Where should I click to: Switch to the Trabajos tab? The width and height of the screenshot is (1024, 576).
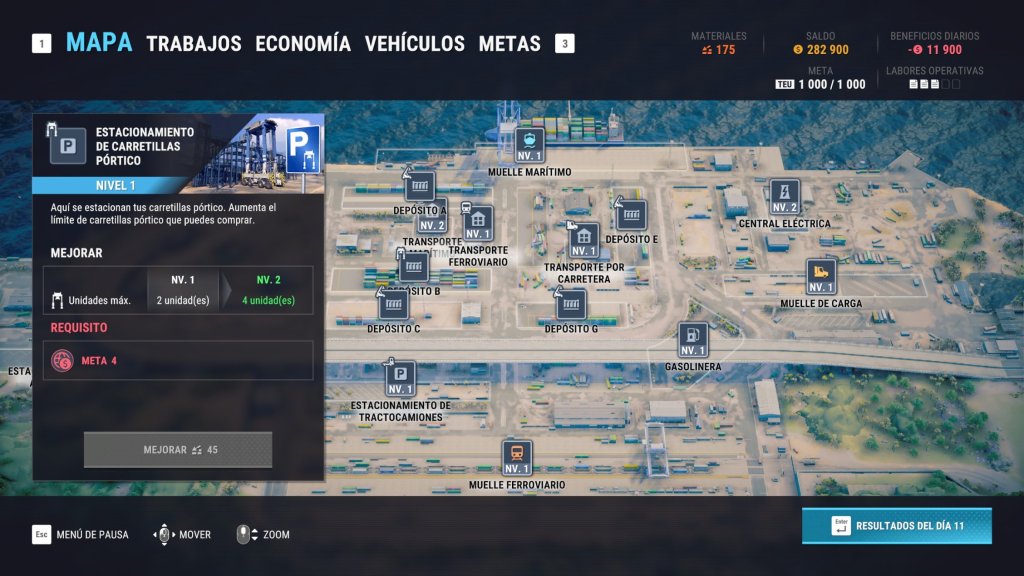(194, 44)
